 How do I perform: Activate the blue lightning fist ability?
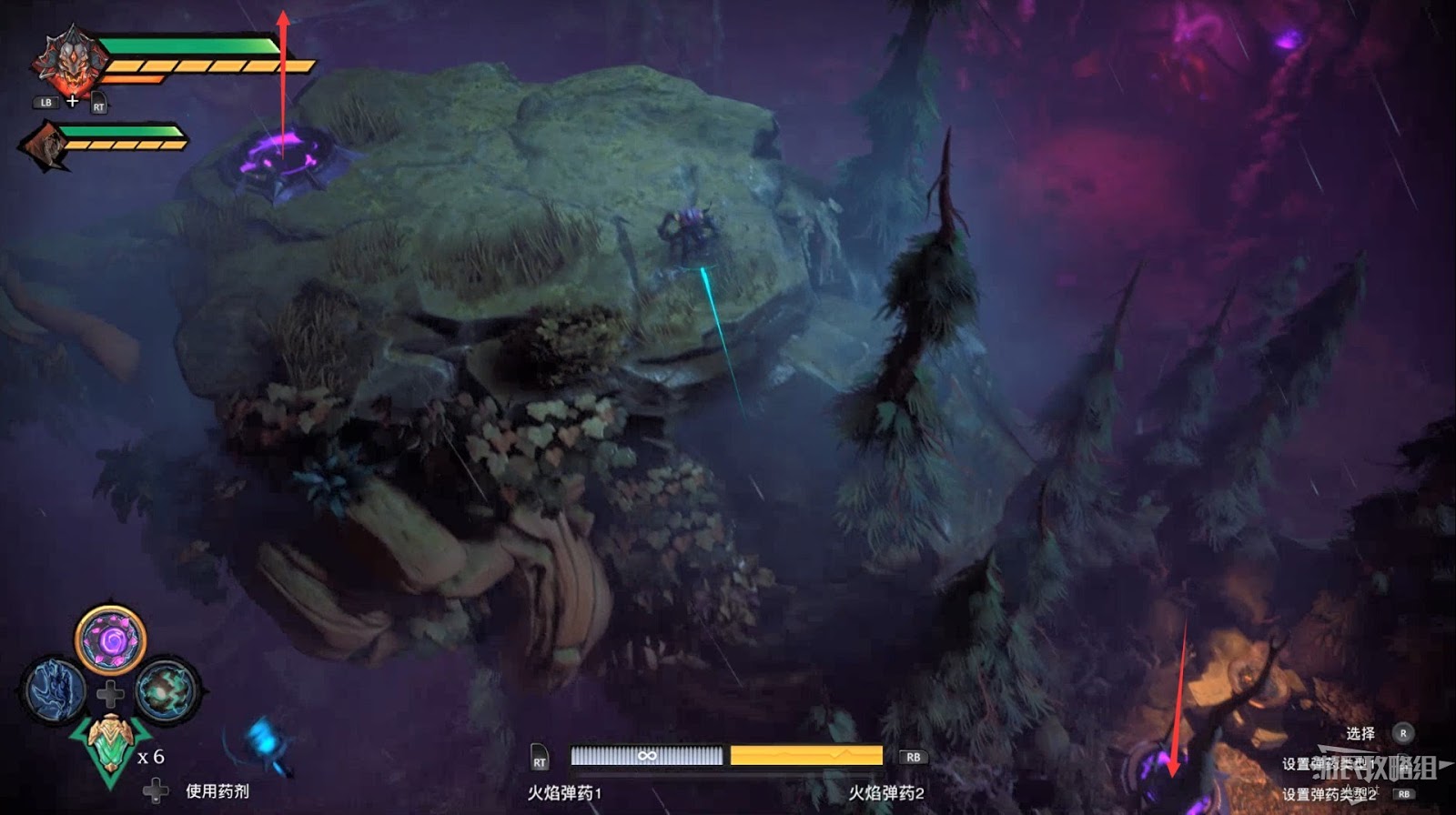pos(55,690)
